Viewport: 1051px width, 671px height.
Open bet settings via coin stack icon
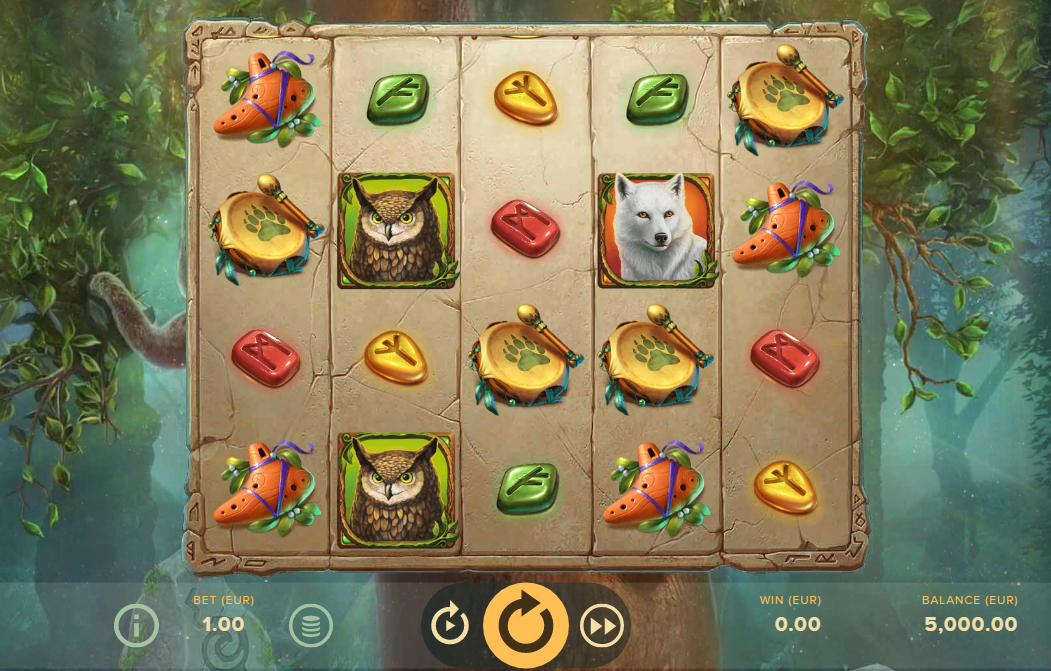(311, 626)
